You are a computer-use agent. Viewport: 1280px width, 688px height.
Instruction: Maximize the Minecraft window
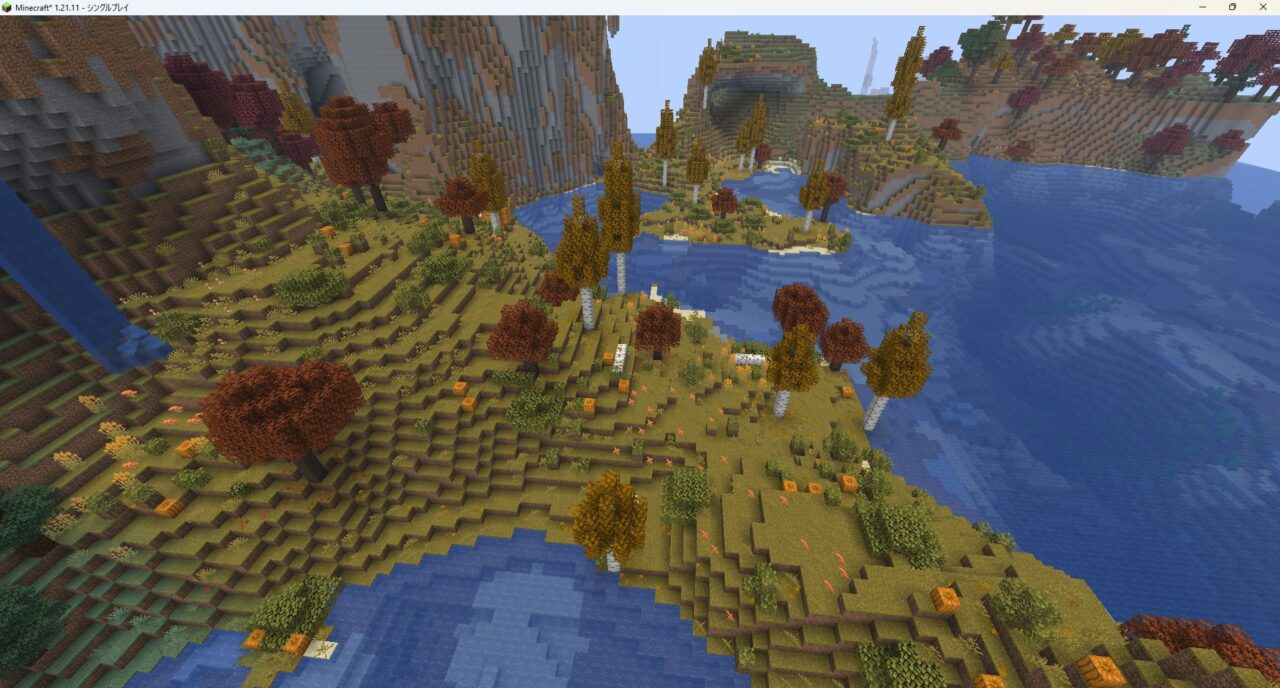click(1232, 7)
